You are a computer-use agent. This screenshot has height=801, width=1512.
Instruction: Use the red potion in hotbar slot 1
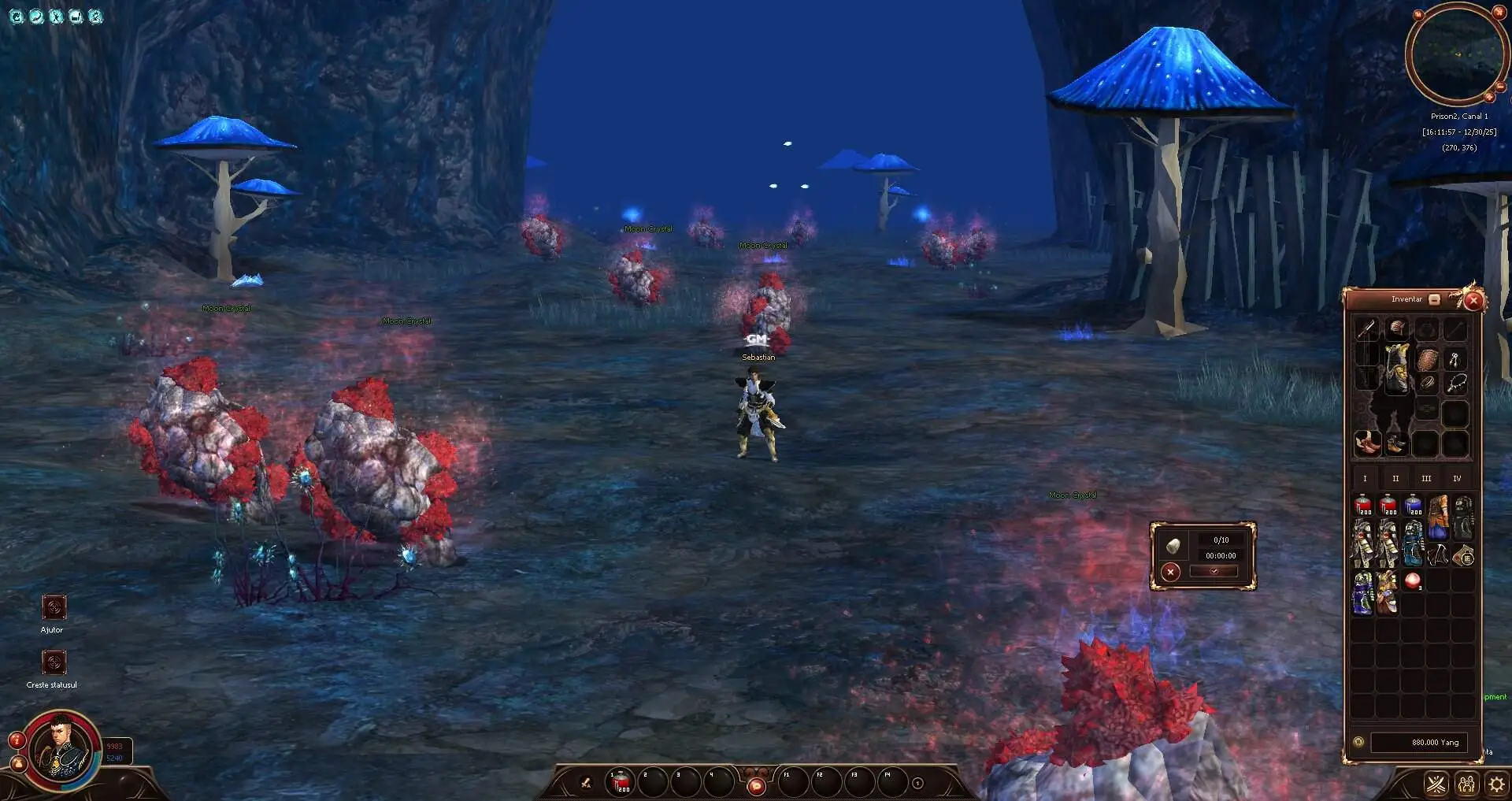click(x=621, y=782)
